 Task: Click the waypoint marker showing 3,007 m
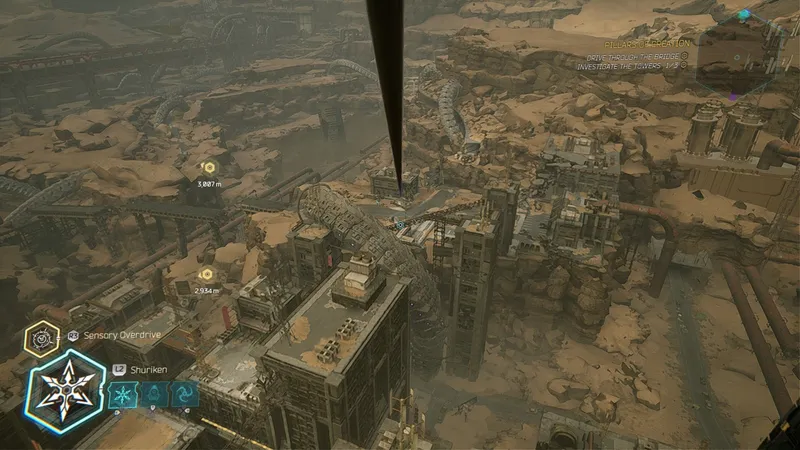[x=209, y=168]
